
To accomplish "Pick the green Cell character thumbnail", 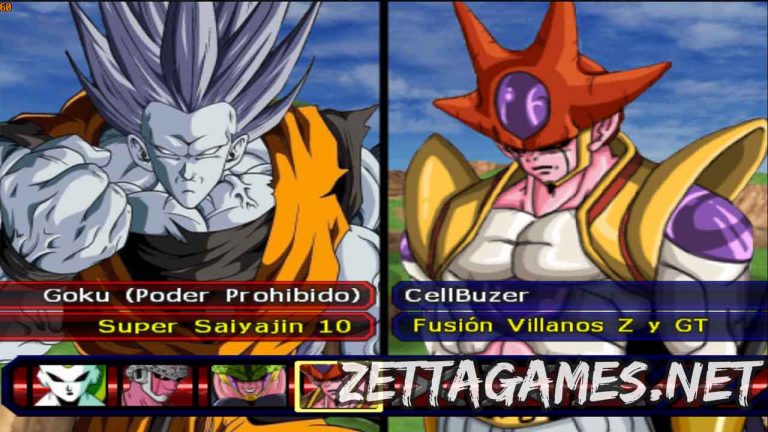I will (x=245, y=385).
